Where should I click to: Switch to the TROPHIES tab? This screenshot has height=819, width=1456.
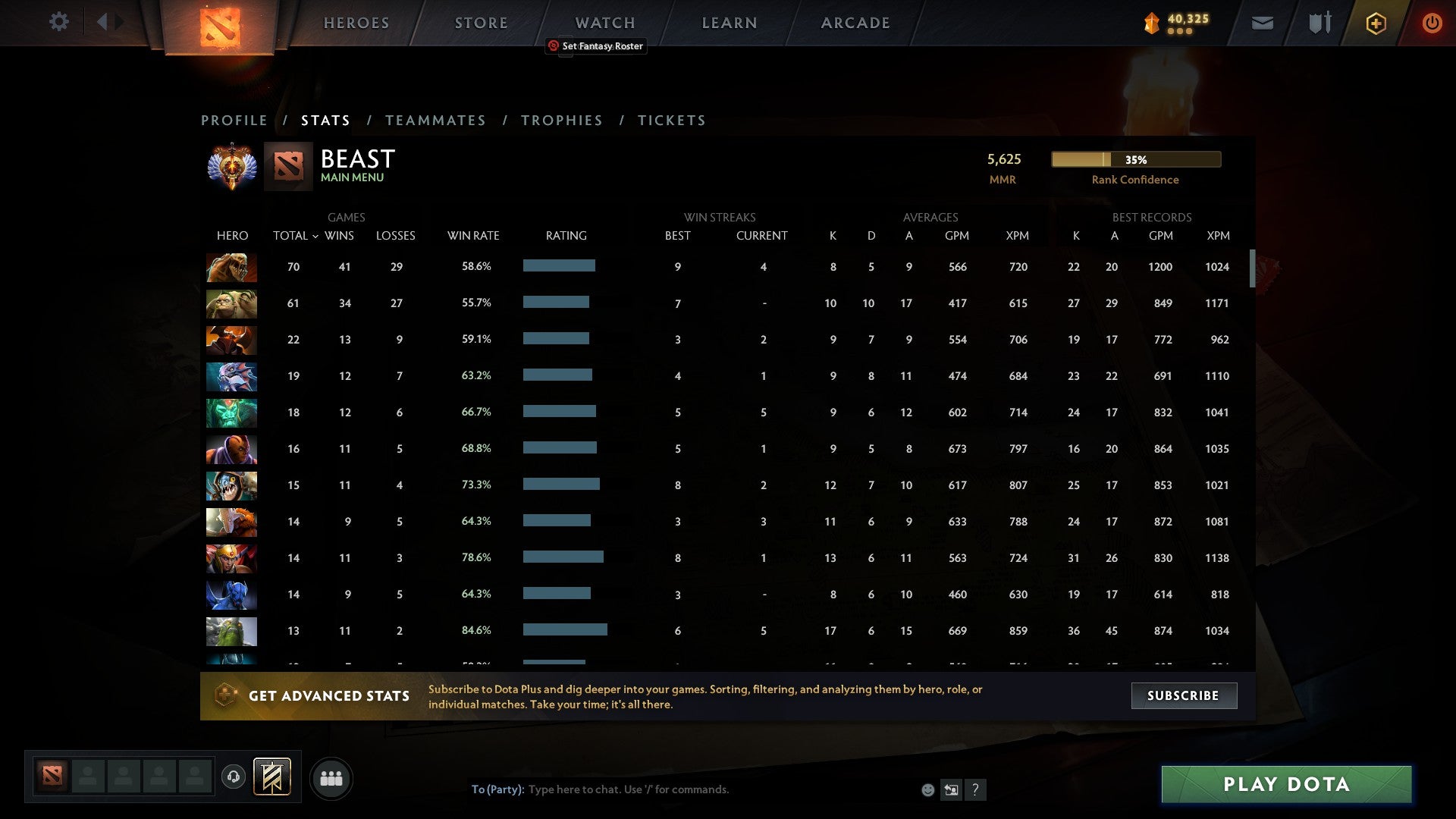pyautogui.click(x=561, y=120)
